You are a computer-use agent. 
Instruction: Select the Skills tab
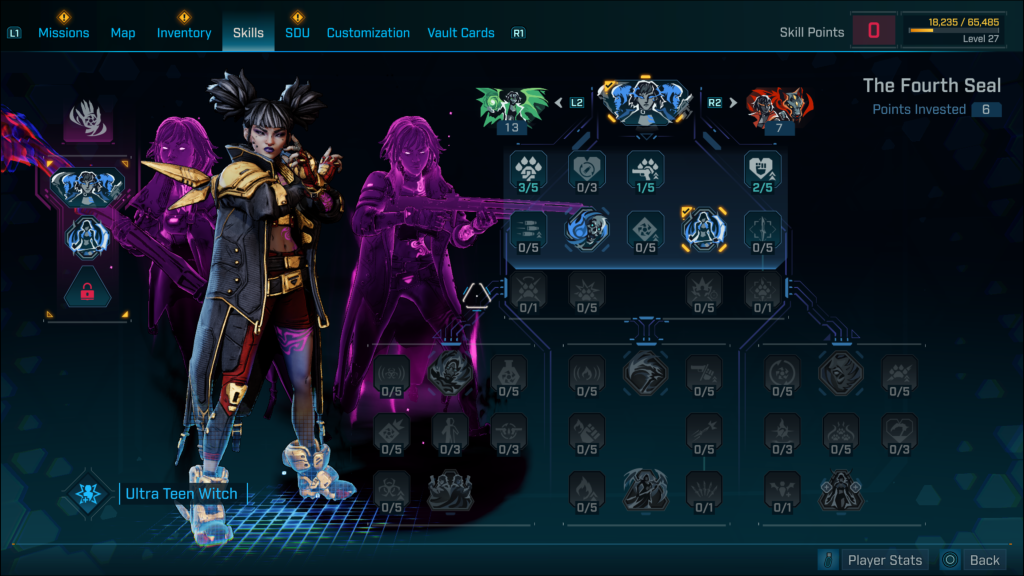(248, 33)
